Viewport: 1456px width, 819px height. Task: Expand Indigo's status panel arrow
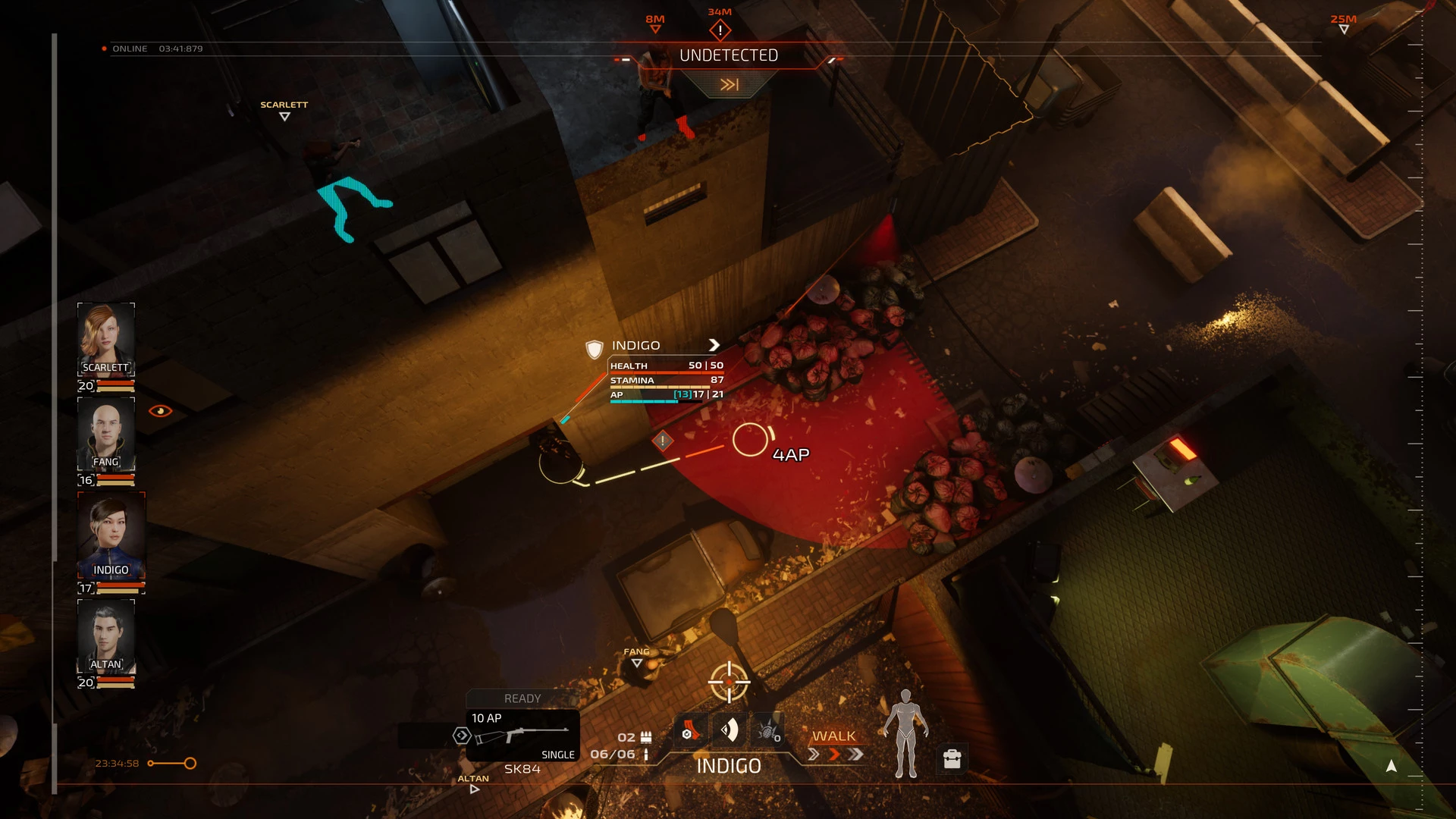(x=714, y=345)
